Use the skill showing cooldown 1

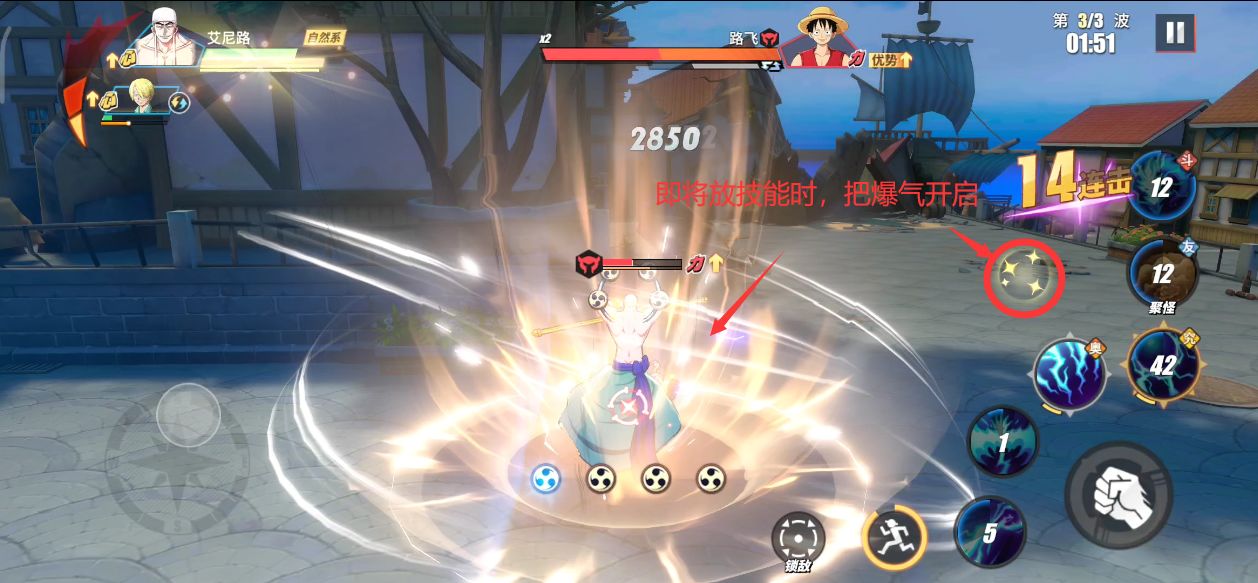[1003, 441]
